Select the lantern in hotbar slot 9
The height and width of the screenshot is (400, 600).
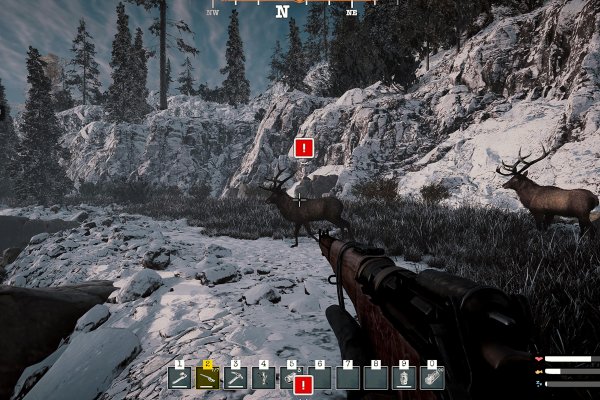[x=404, y=378]
